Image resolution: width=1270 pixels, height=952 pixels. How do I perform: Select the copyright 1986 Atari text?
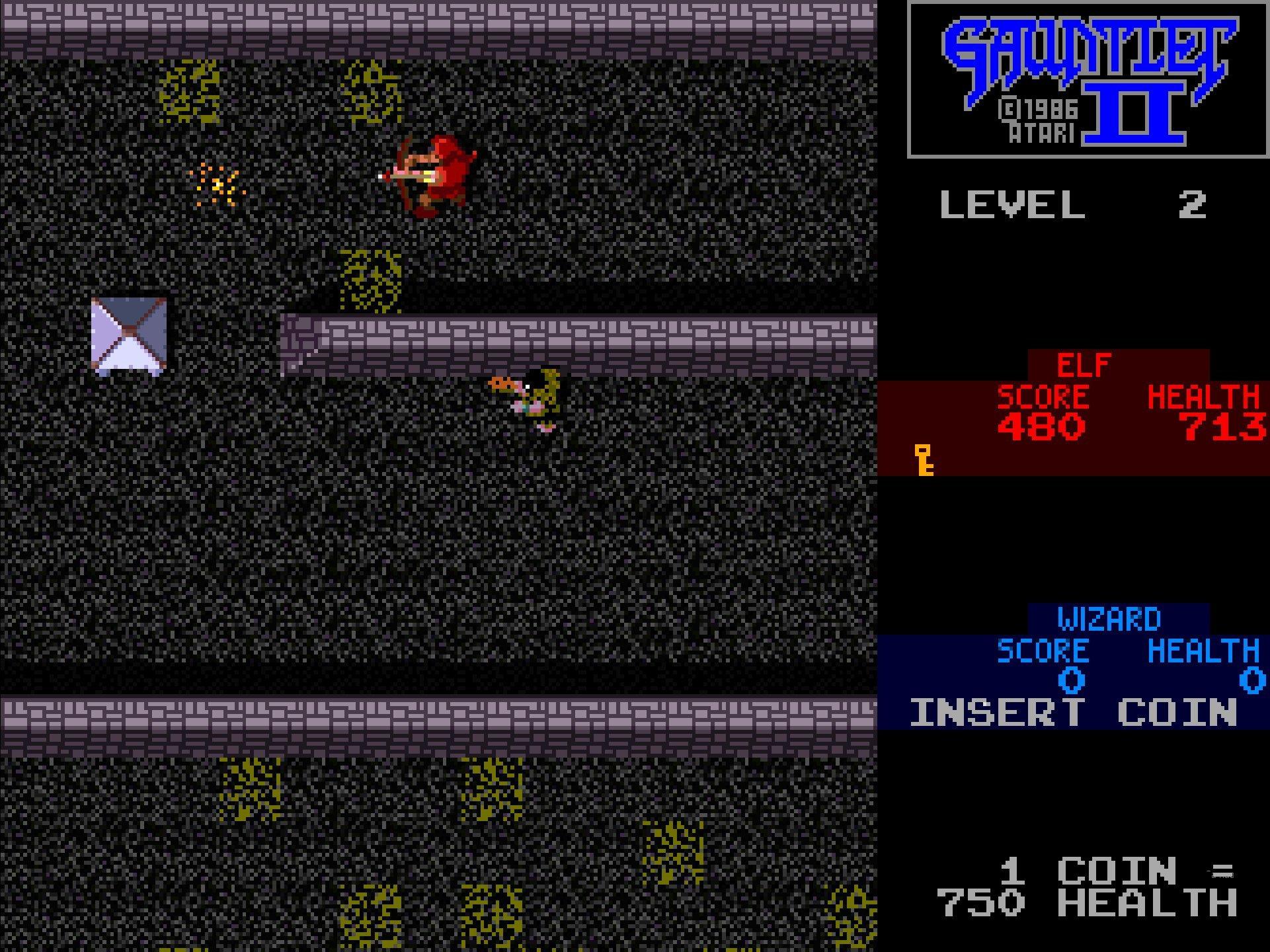(x=1038, y=120)
